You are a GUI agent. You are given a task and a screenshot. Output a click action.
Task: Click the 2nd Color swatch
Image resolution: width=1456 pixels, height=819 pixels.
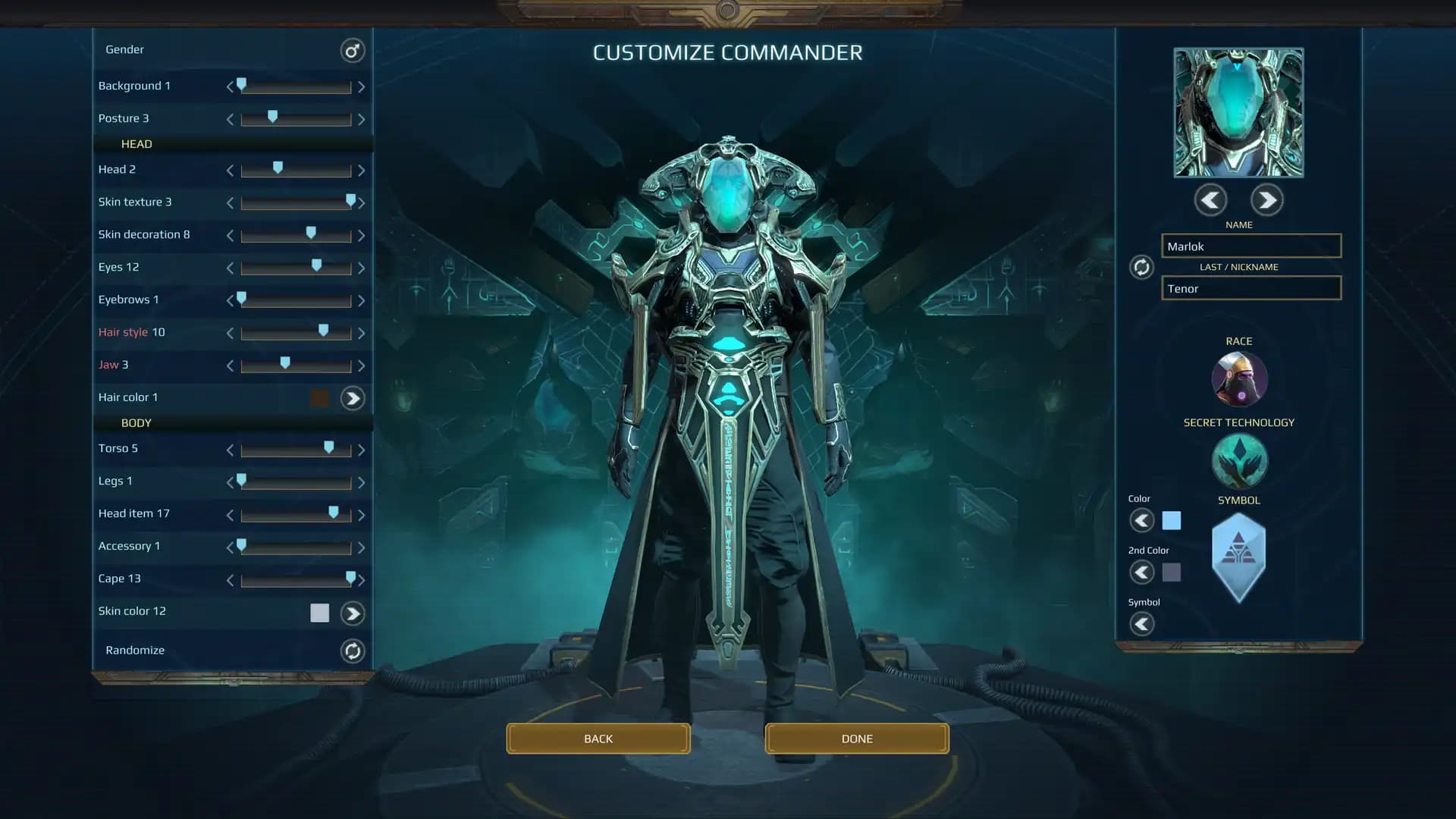(1172, 573)
